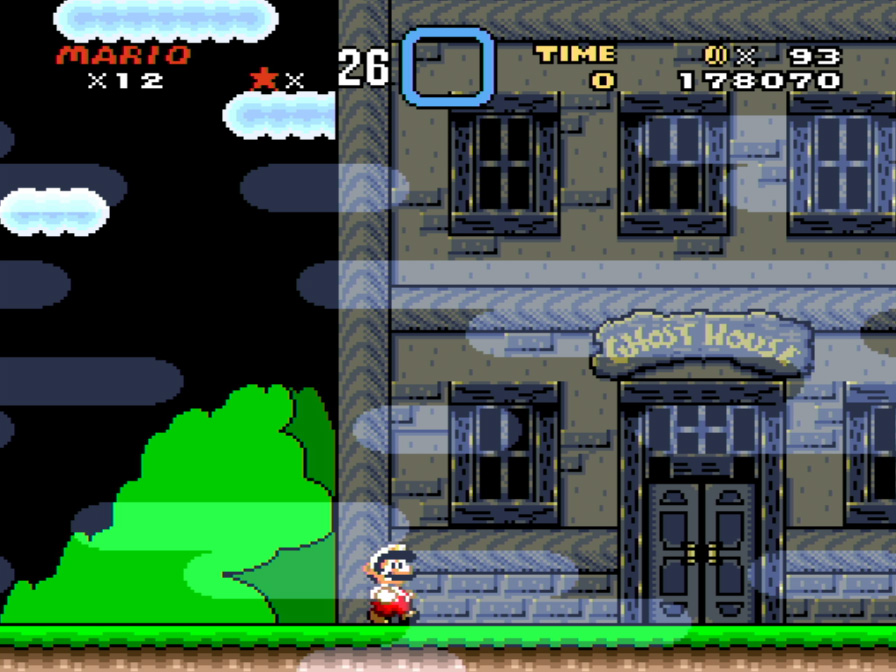Click the blue reserve item box
Viewport: 896px width, 672px height.
click(448, 66)
